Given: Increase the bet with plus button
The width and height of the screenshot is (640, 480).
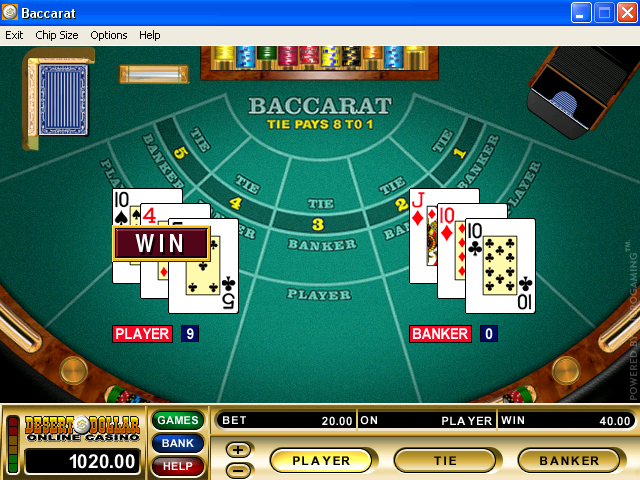Looking at the screenshot, I should pos(239,450).
